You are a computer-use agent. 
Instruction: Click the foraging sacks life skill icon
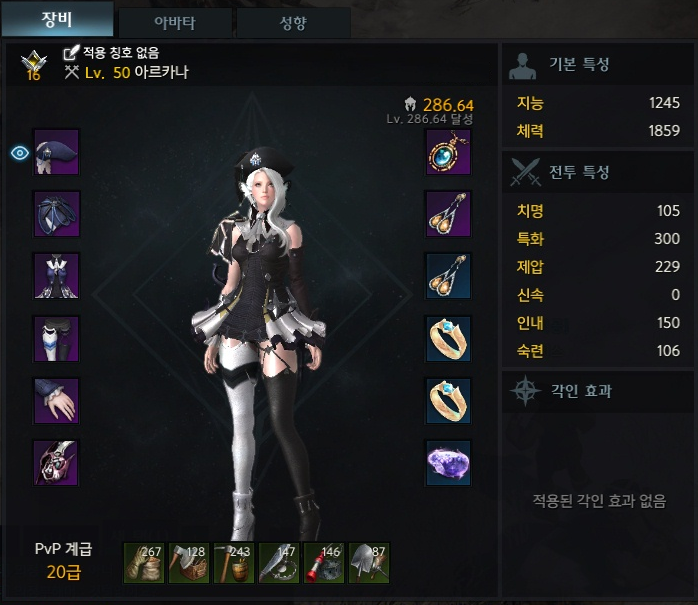tap(144, 563)
